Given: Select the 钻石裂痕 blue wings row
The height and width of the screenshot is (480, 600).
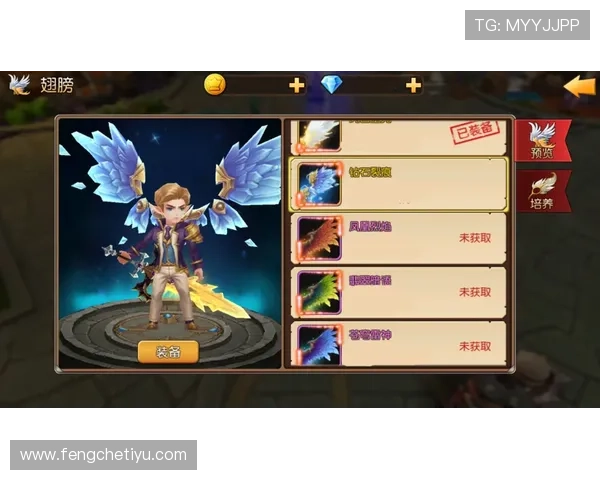Looking at the screenshot, I should click(398, 184).
